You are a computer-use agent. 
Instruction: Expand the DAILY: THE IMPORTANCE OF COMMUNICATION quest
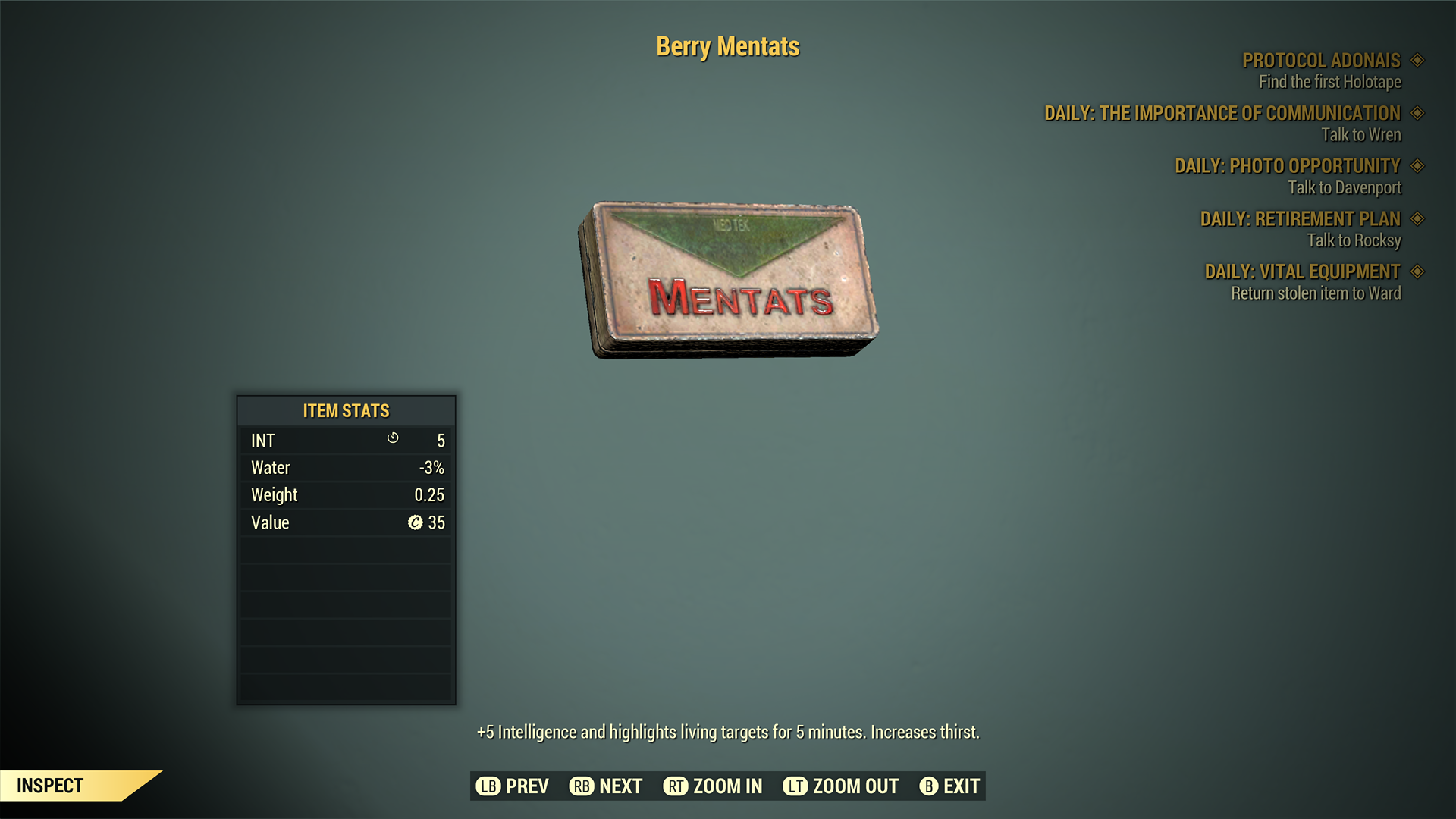point(1222,113)
